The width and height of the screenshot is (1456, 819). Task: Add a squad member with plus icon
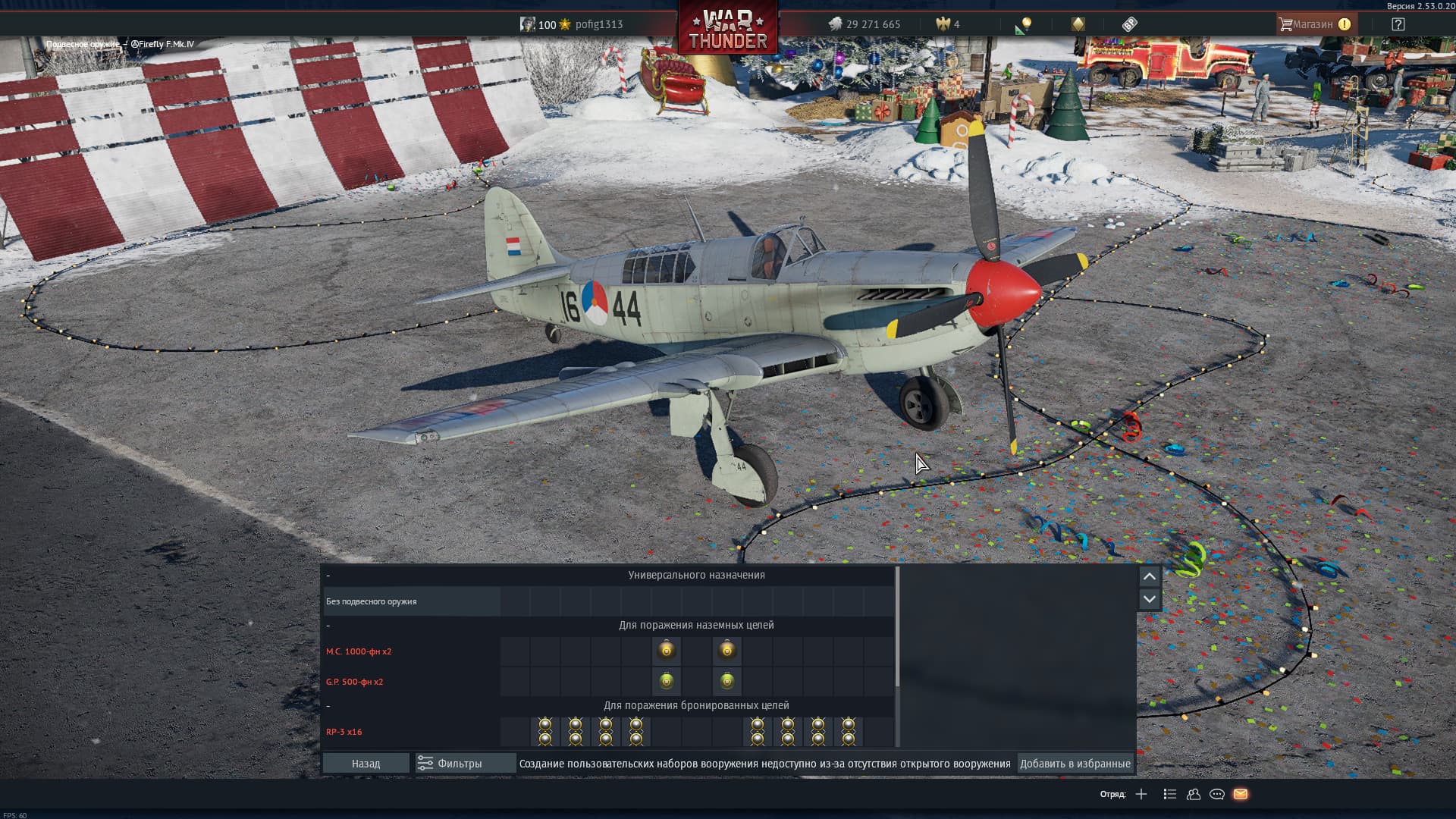point(1141,794)
